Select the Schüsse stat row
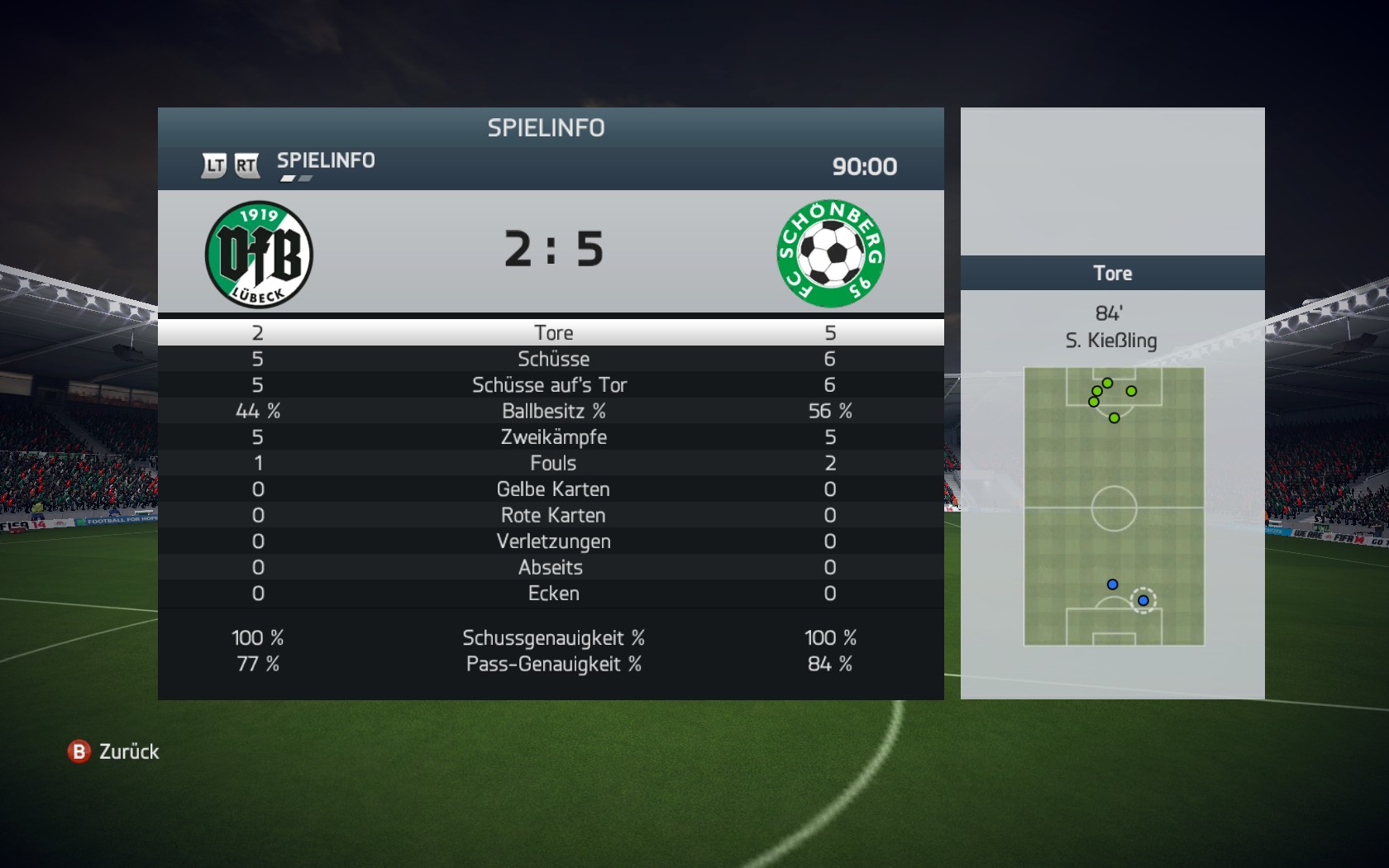 coord(552,359)
